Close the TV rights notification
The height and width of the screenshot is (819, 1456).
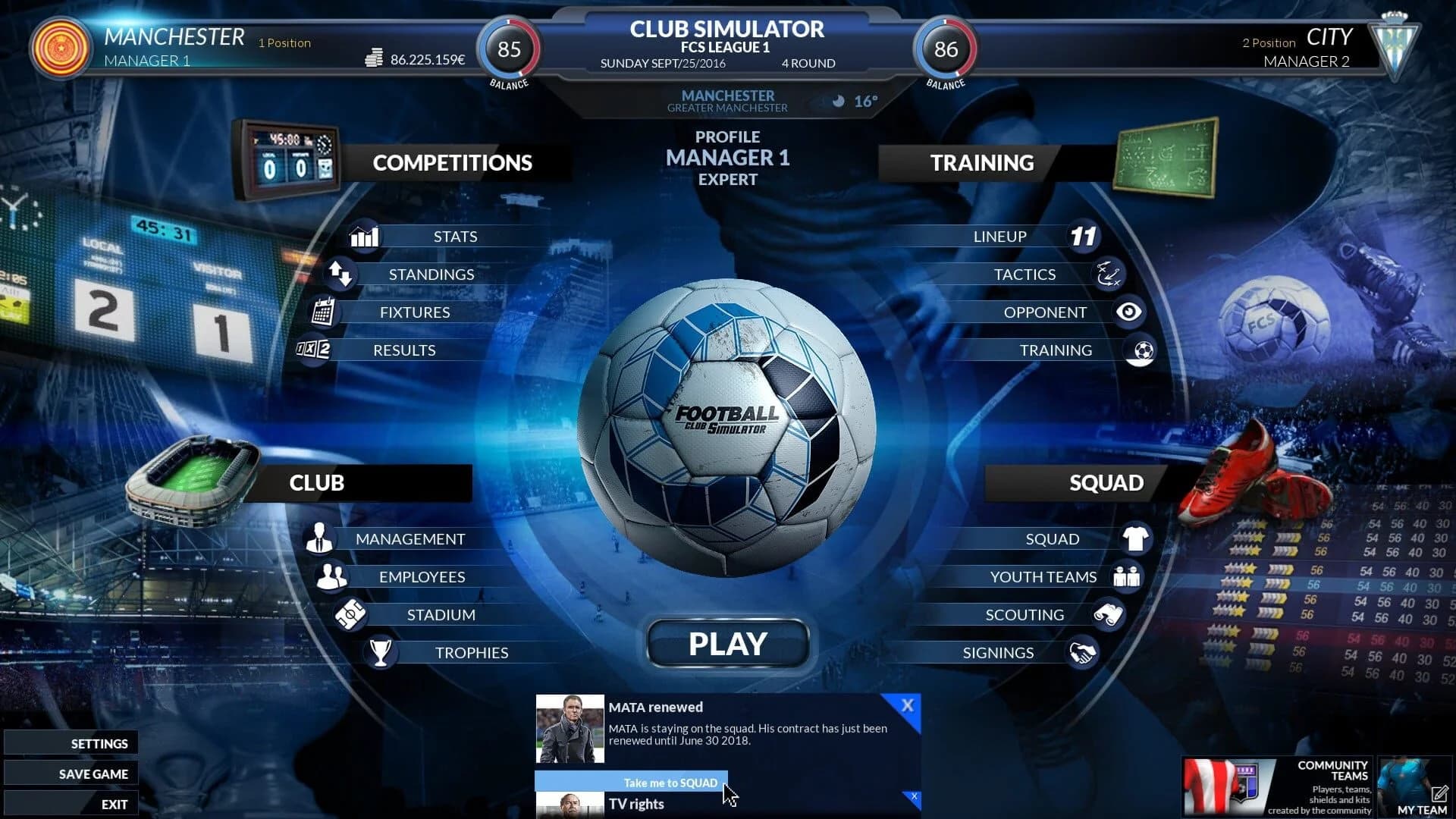[x=914, y=798]
